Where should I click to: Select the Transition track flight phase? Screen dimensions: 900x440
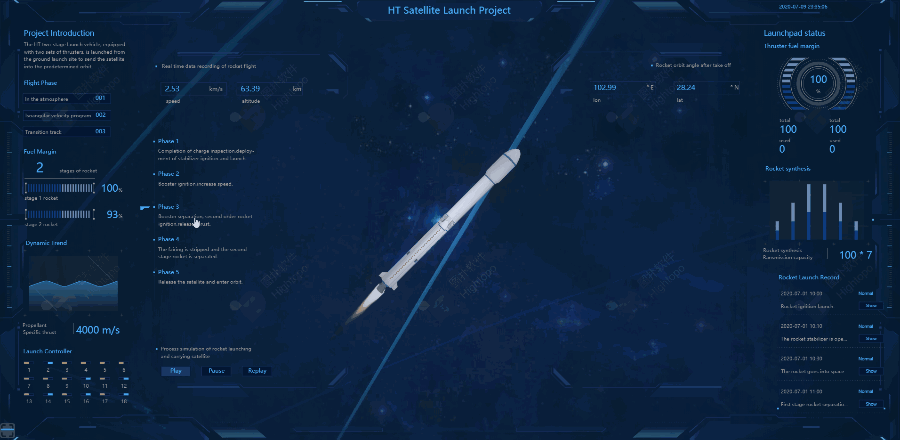[x=67, y=131]
